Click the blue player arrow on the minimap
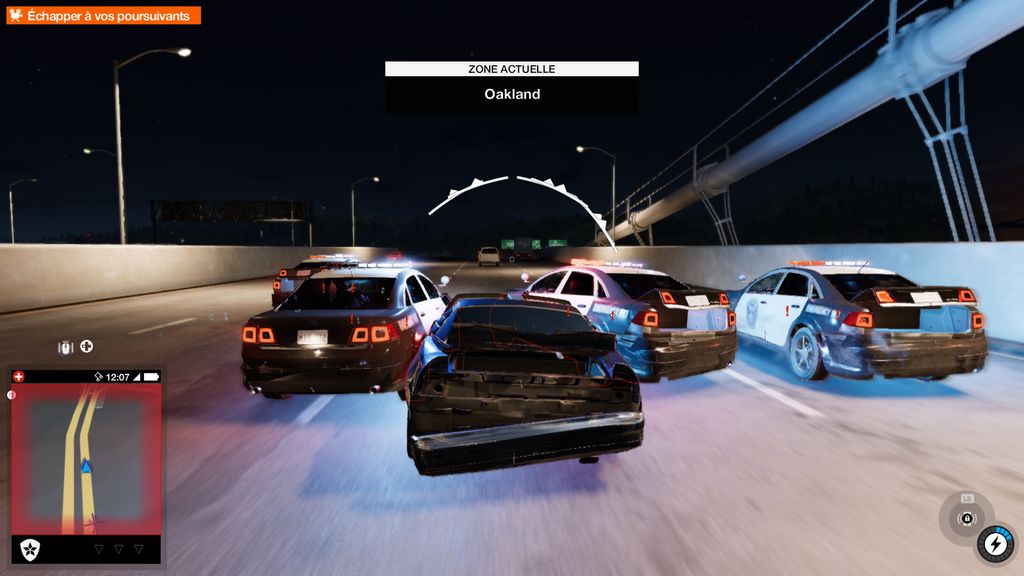This screenshot has width=1024, height=576. click(86, 466)
